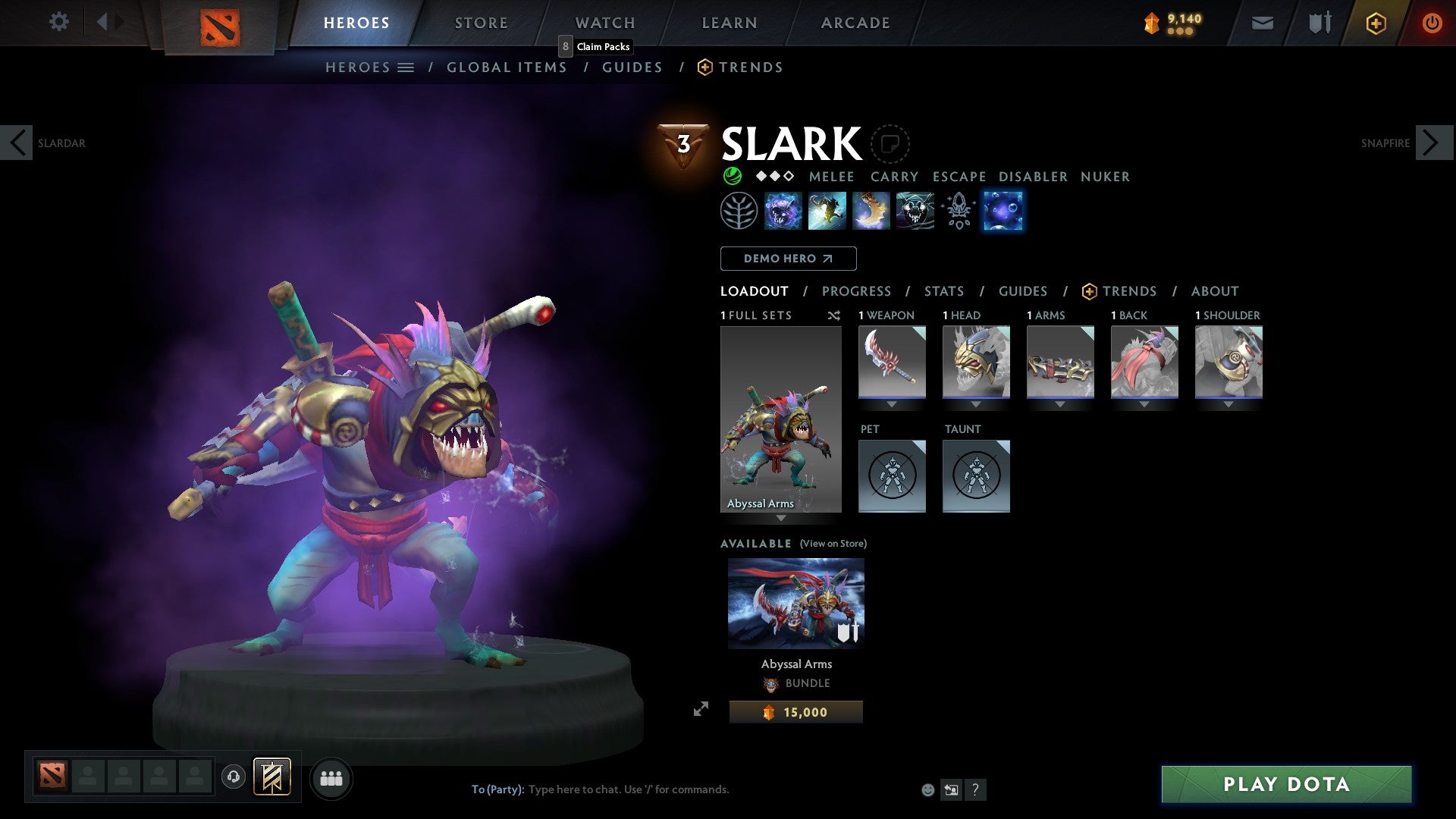Image resolution: width=1456 pixels, height=819 pixels.
Task: Open the mail inbox icon
Action: click(x=1262, y=23)
